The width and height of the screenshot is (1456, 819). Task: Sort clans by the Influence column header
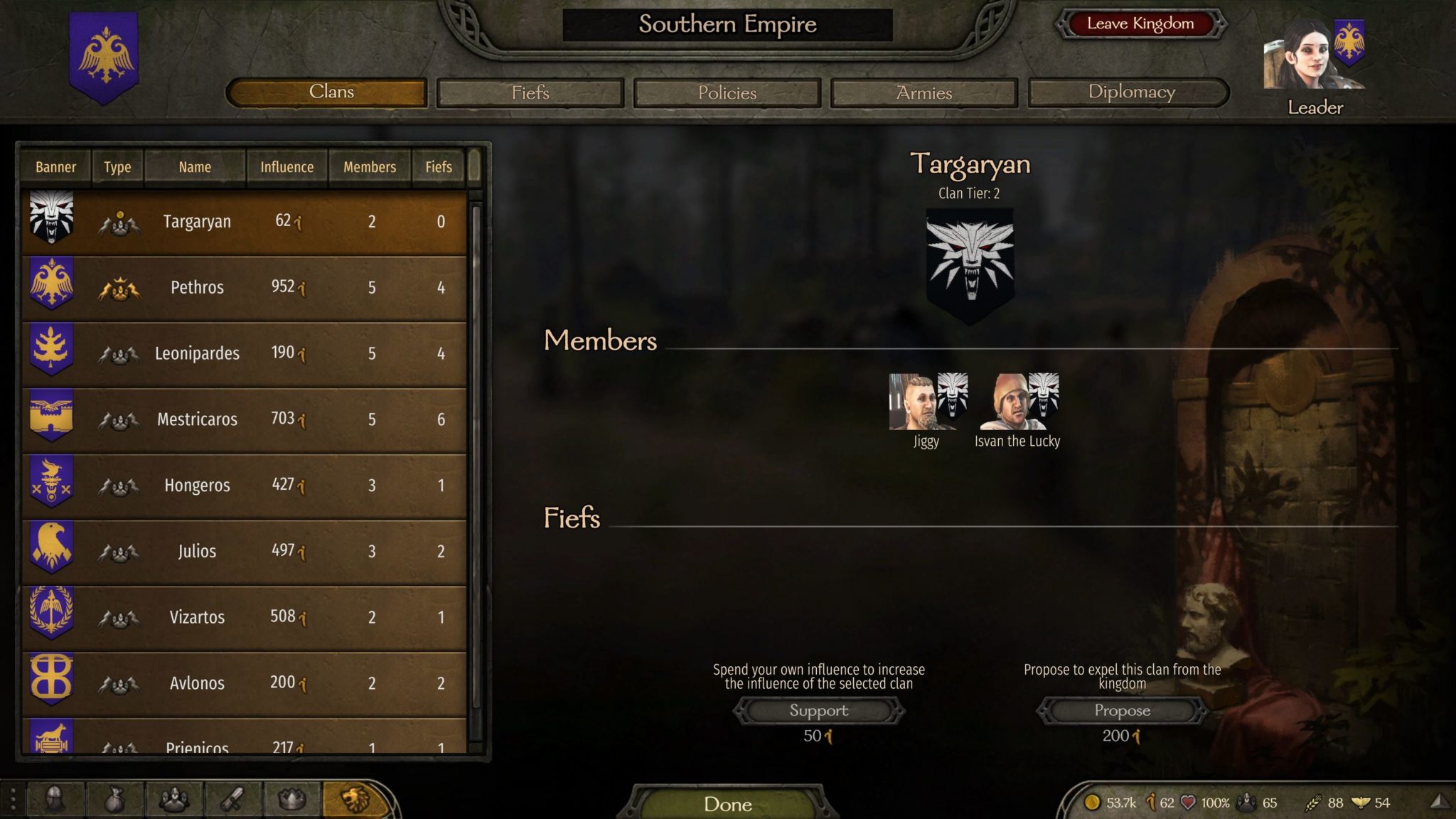pos(287,167)
